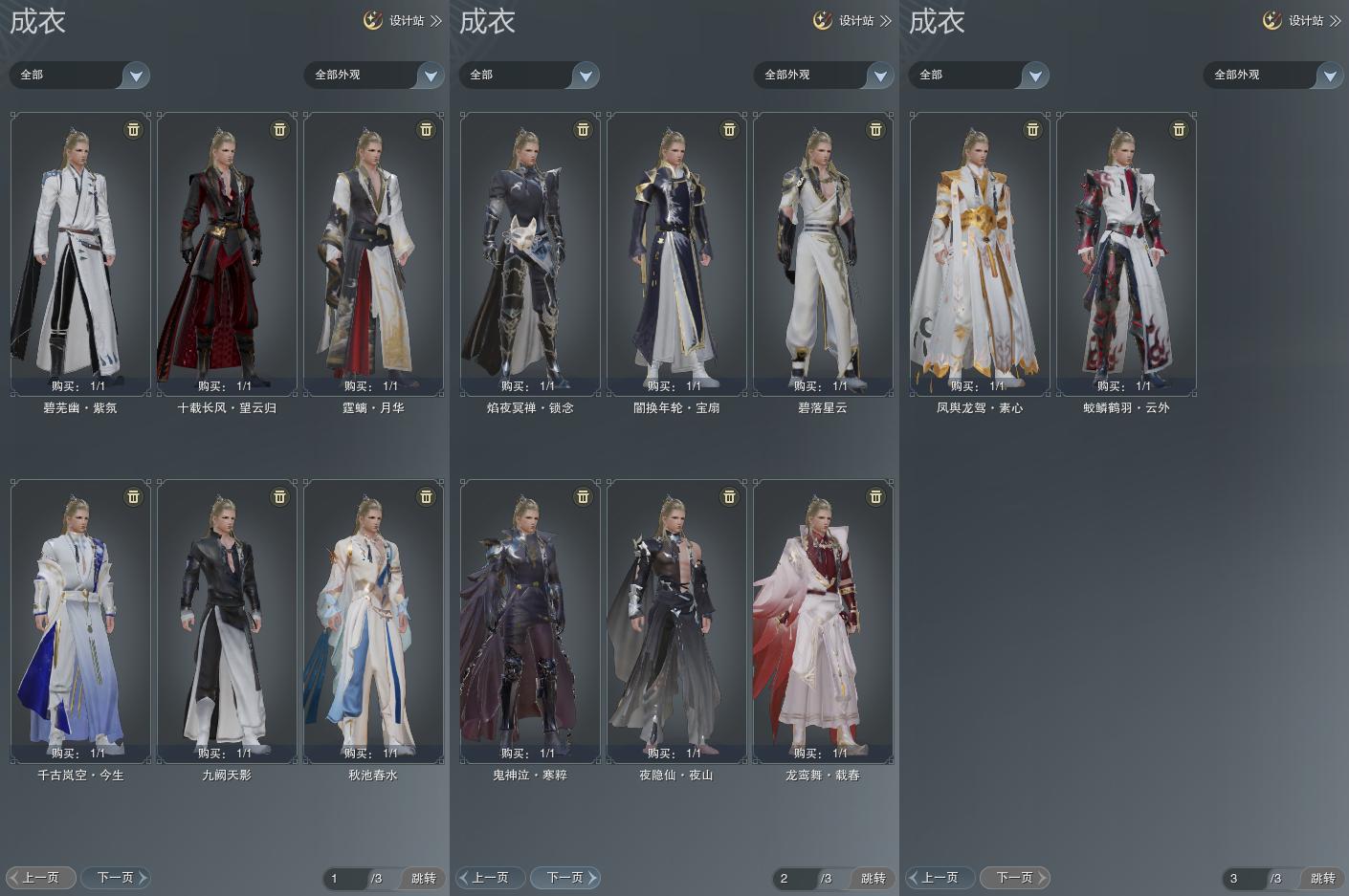Go to 下一页 on the page 2/3 panel
1349x896 pixels.
coord(565,877)
